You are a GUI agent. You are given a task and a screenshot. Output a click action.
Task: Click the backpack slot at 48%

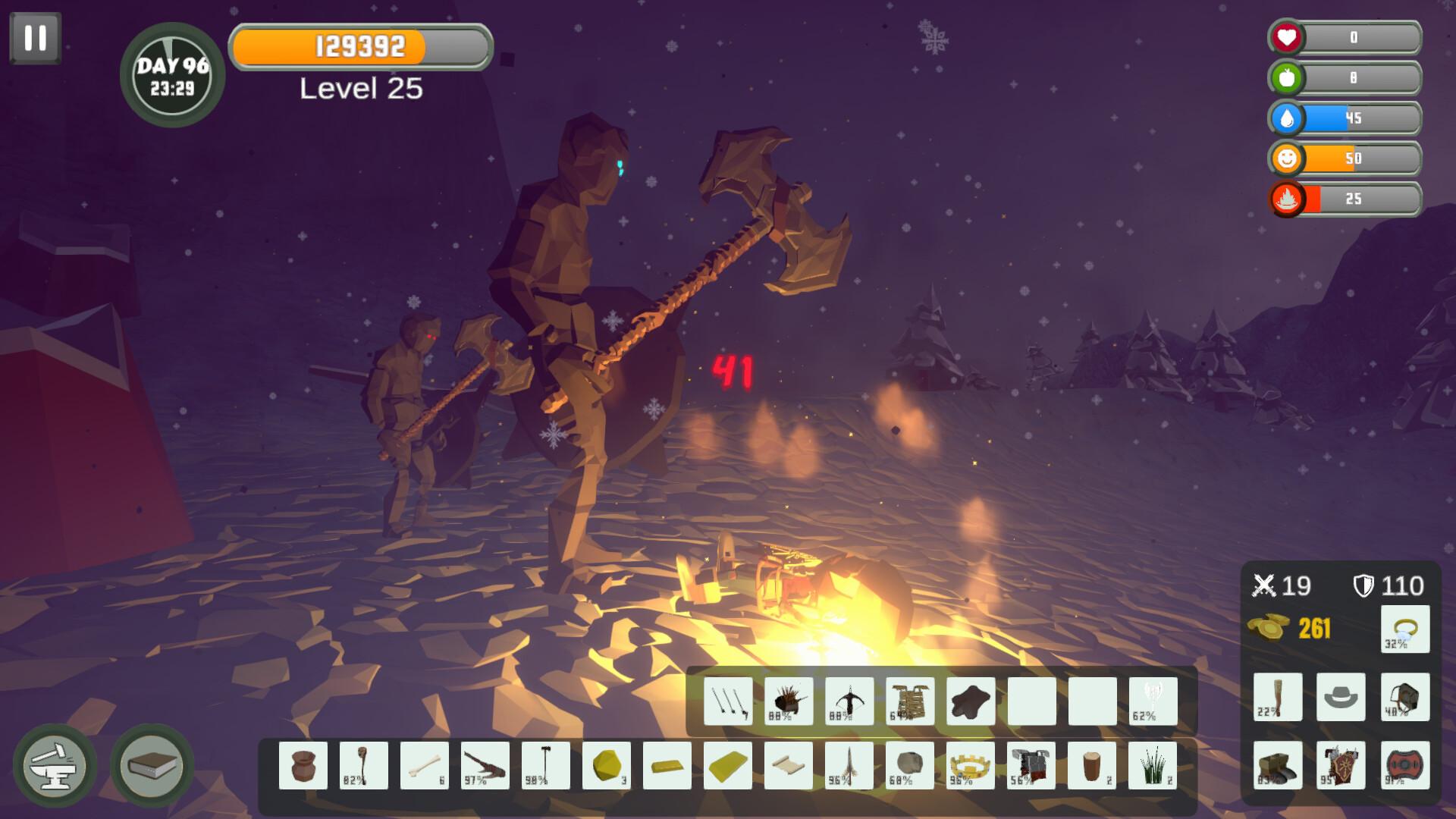pos(1405,696)
